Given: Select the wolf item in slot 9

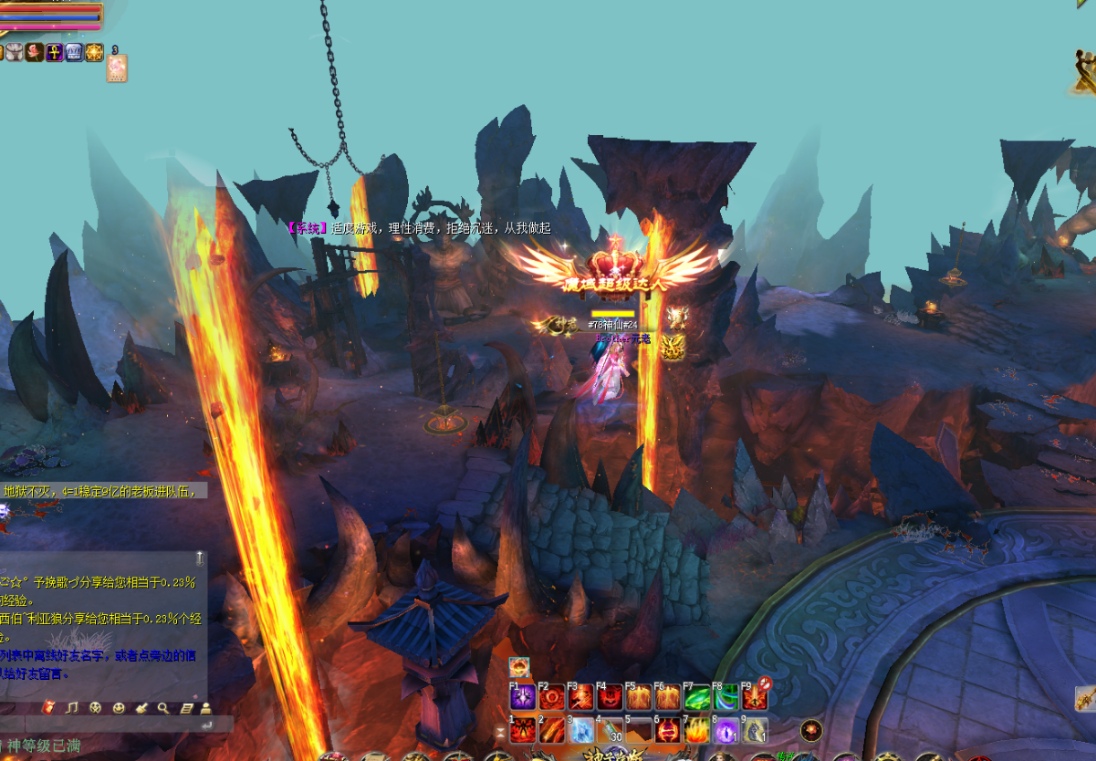Looking at the screenshot, I should [756, 731].
